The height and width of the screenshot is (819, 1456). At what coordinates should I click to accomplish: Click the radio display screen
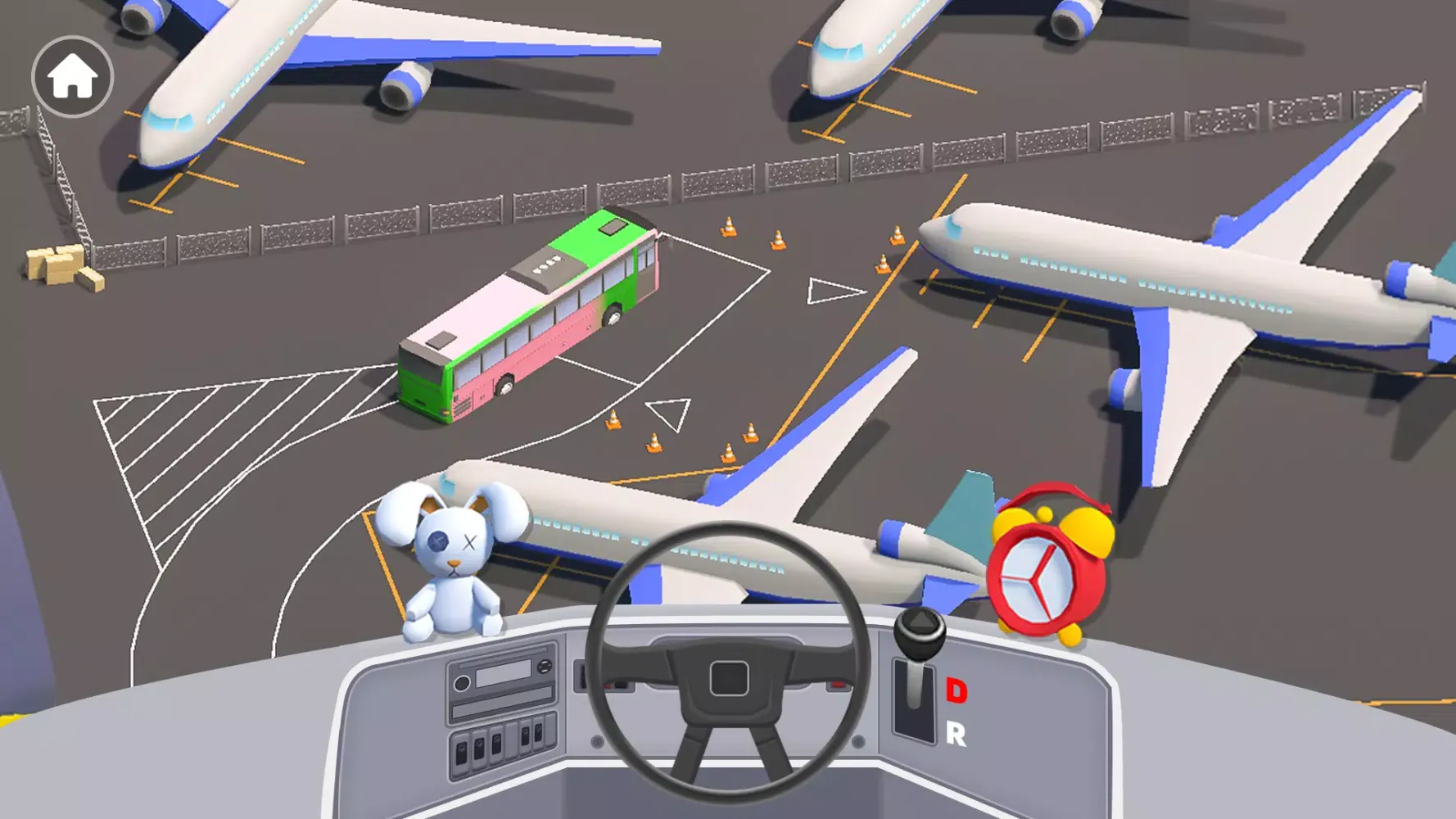pyautogui.click(x=503, y=674)
